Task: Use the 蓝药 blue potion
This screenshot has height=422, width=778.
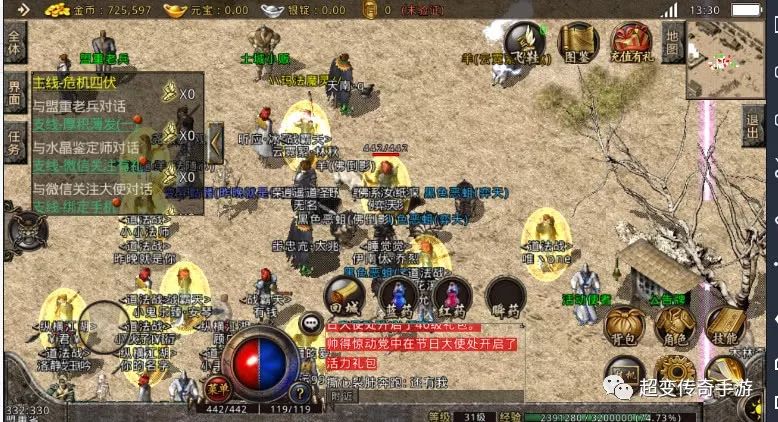Action: click(398, 295)
